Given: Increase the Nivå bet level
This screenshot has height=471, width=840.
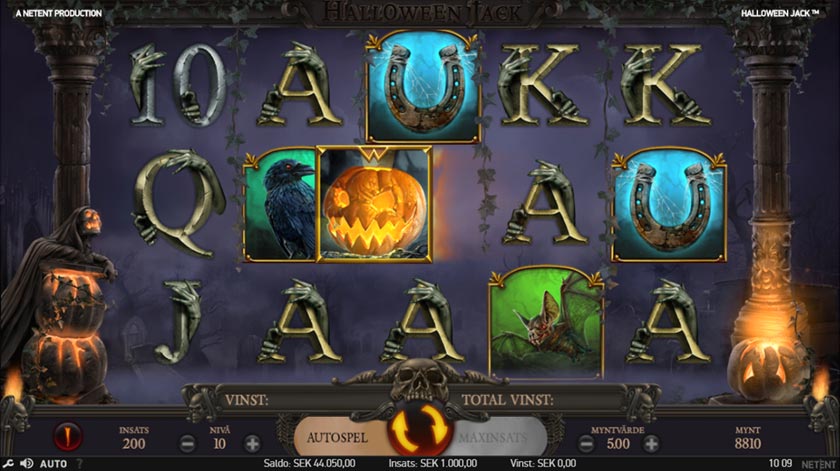Looking at the screenshot, I should [252, 442].
